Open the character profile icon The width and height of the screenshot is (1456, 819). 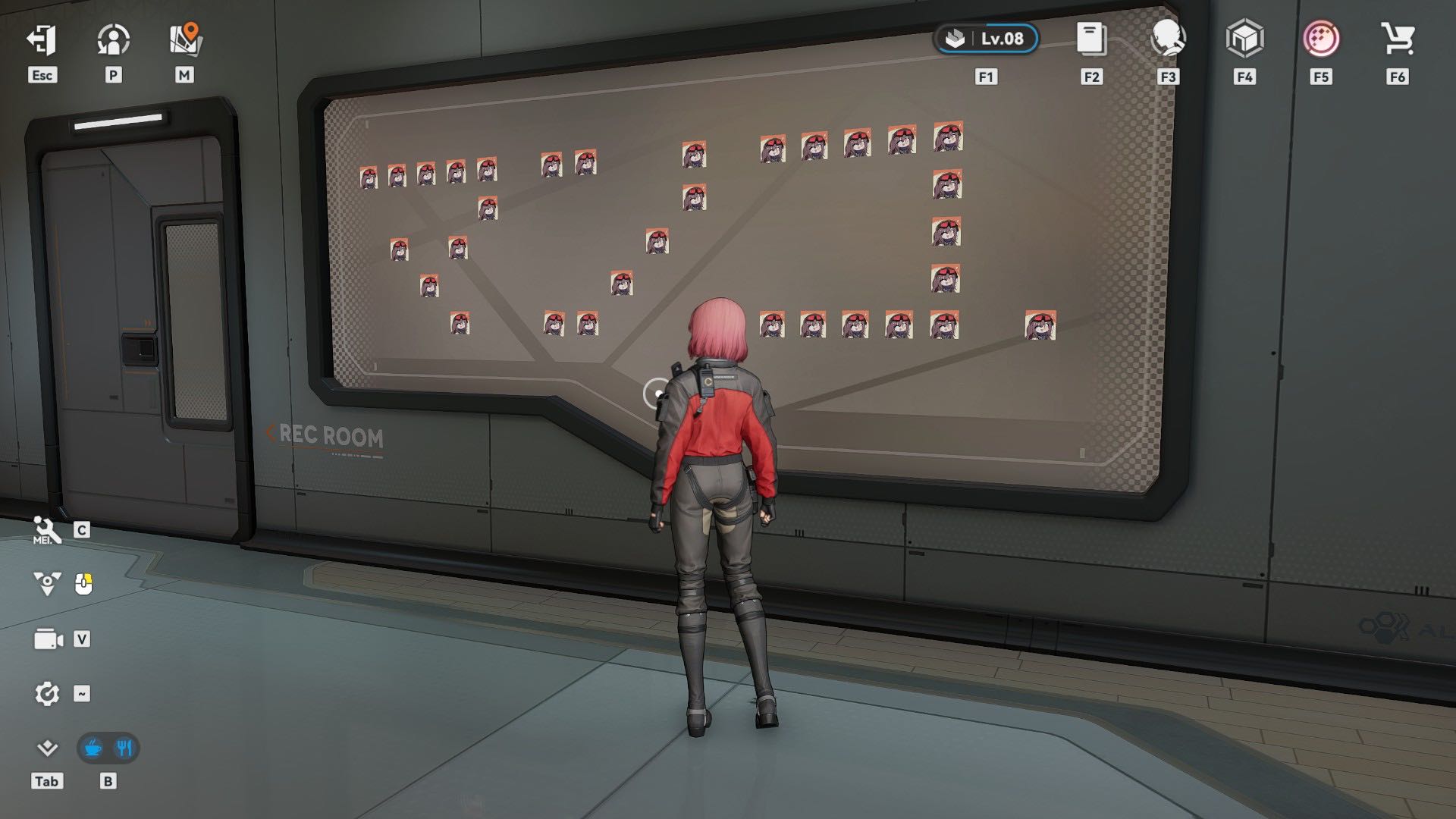(113, 40)
